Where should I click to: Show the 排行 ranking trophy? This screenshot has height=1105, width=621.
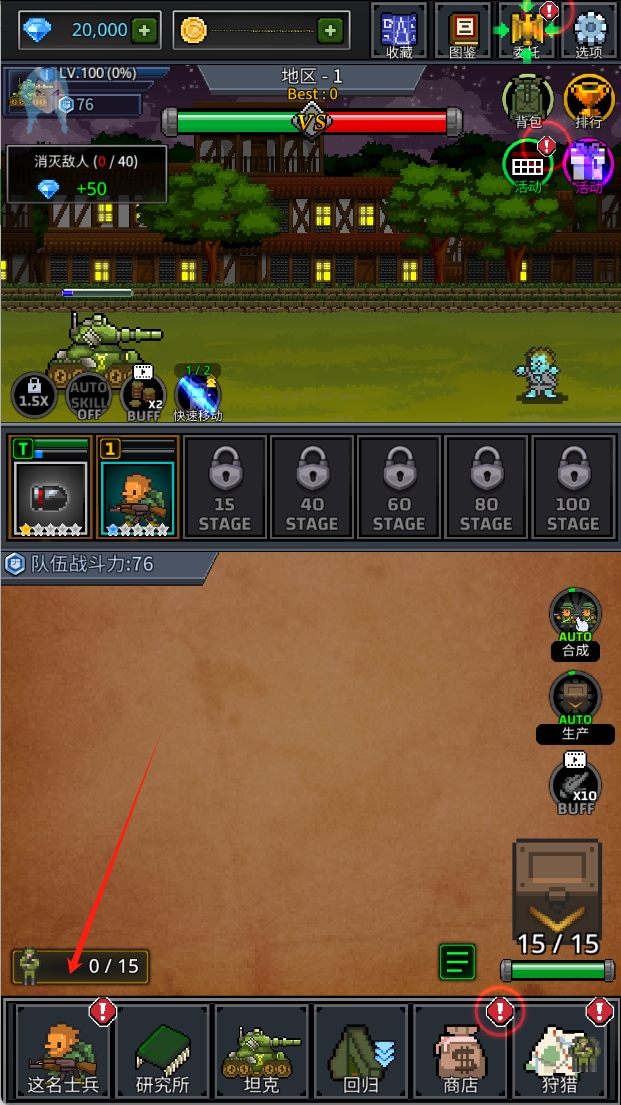[x=588, y=102]
